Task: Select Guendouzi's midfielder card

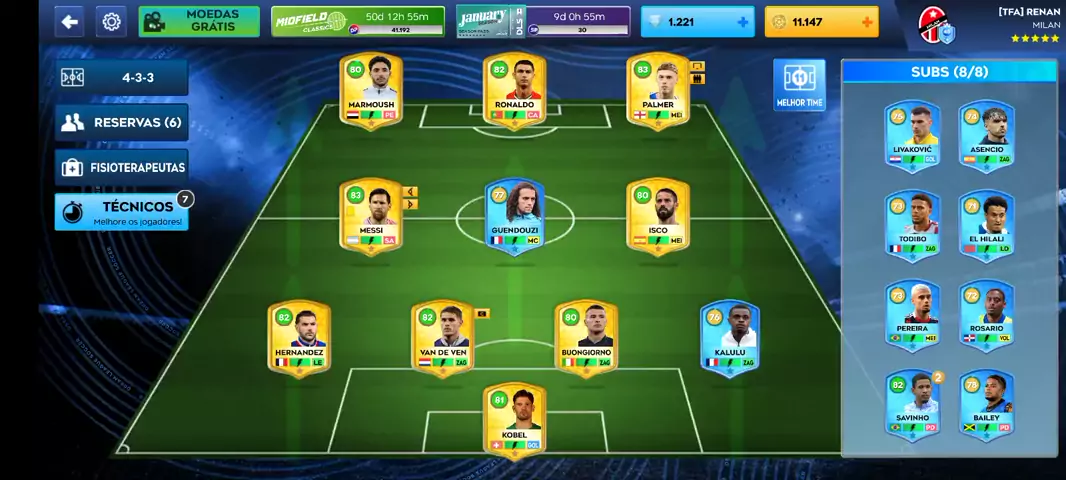Action: click(x=514, y=215)
